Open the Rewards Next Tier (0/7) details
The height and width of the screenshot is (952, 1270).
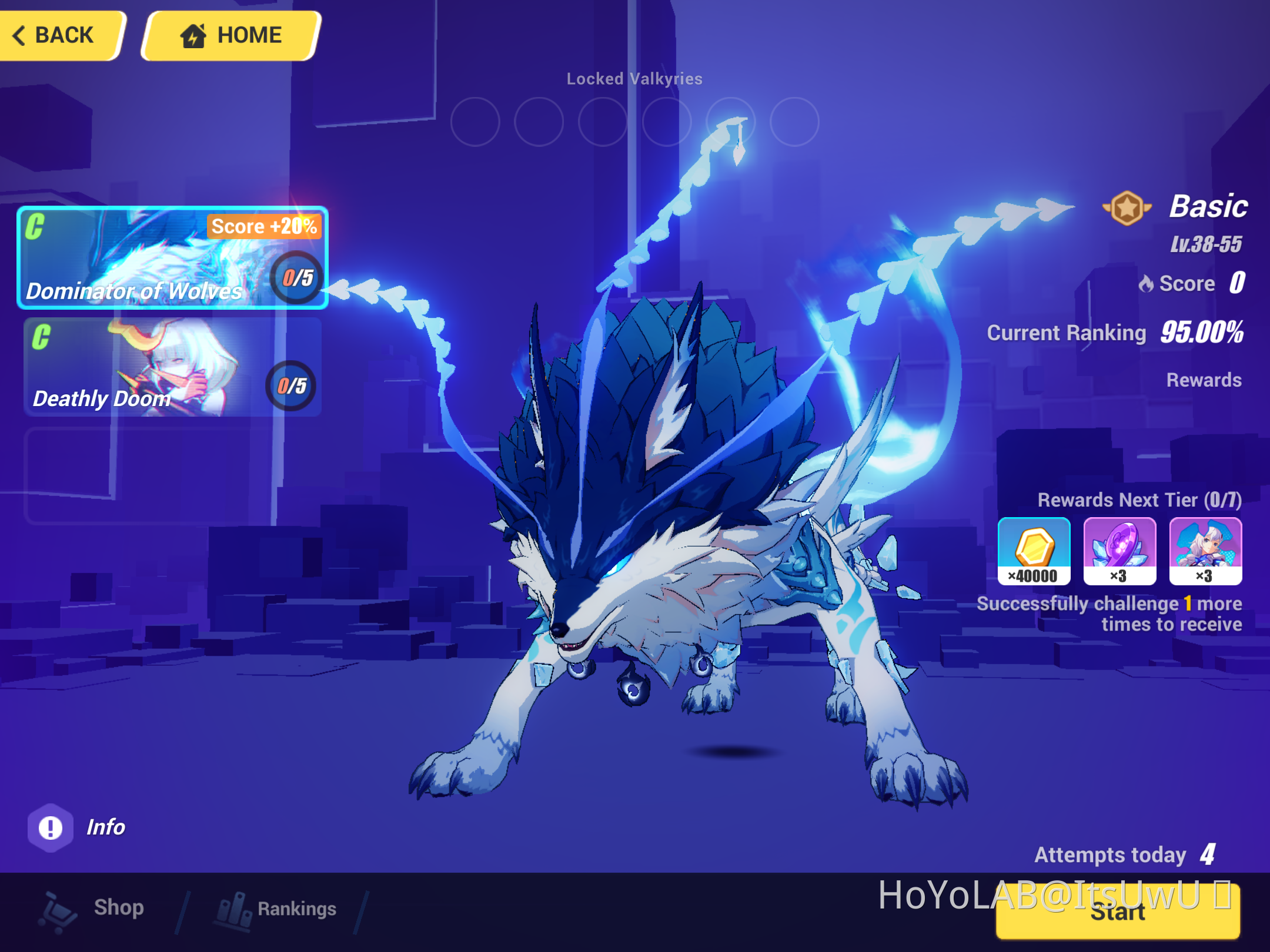(1141, 500)
